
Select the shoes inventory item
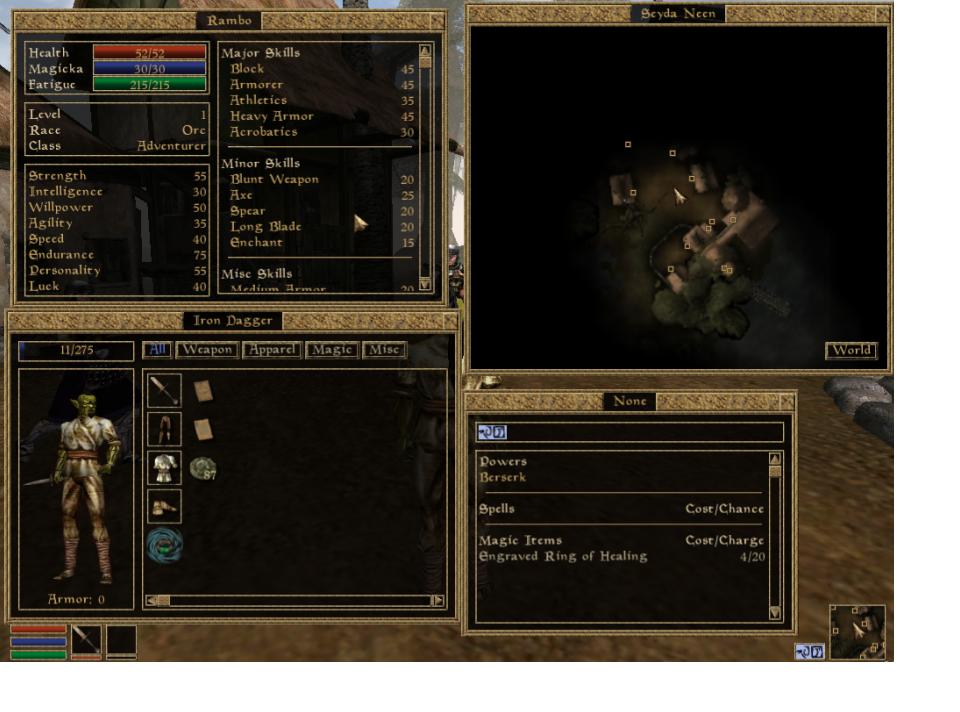[x=164, y=506]
